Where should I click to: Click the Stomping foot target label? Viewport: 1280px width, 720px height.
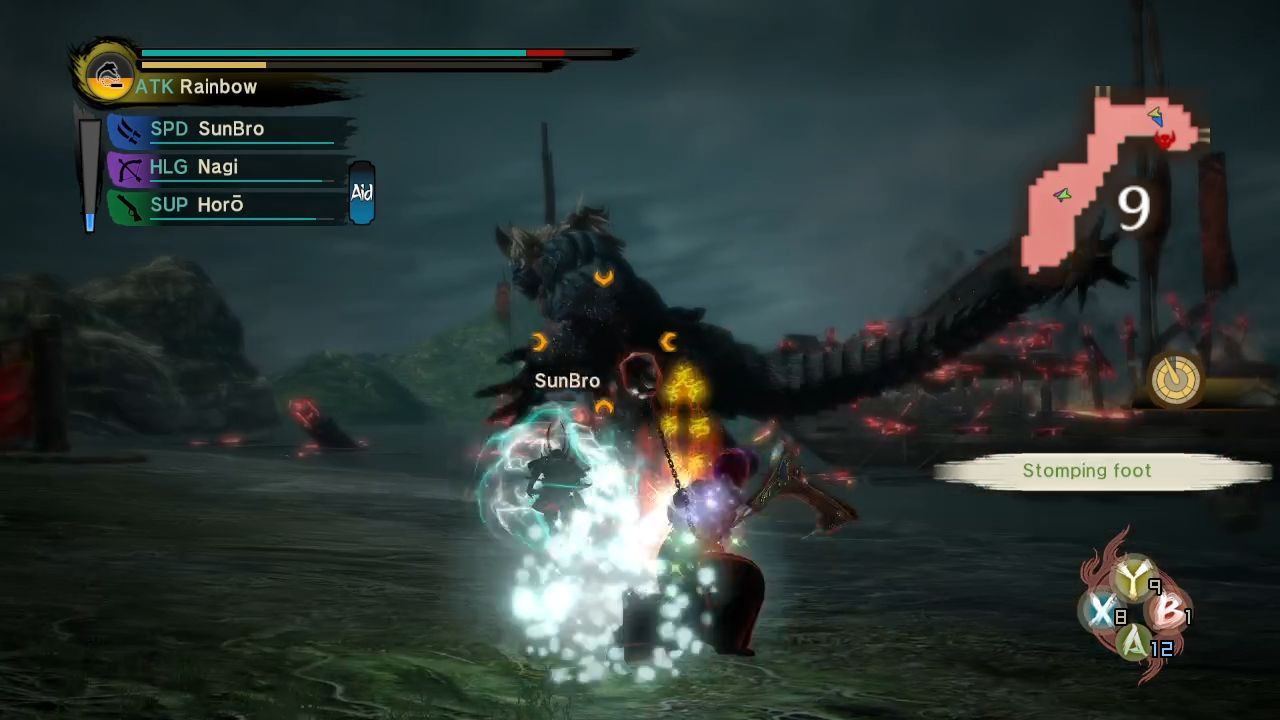point(1086,471)
